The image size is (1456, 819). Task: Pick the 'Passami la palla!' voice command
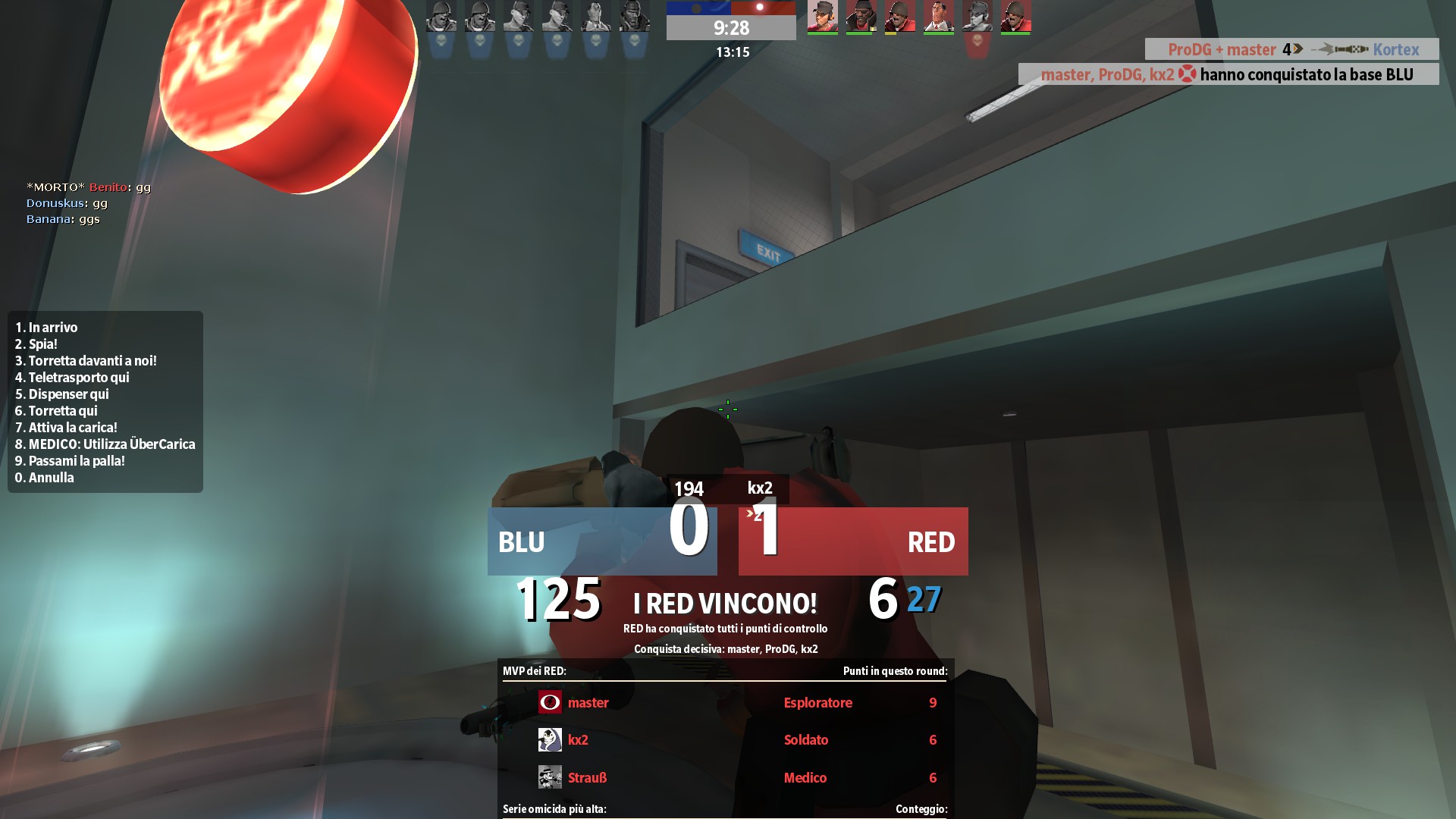click(x=70, y=461)
